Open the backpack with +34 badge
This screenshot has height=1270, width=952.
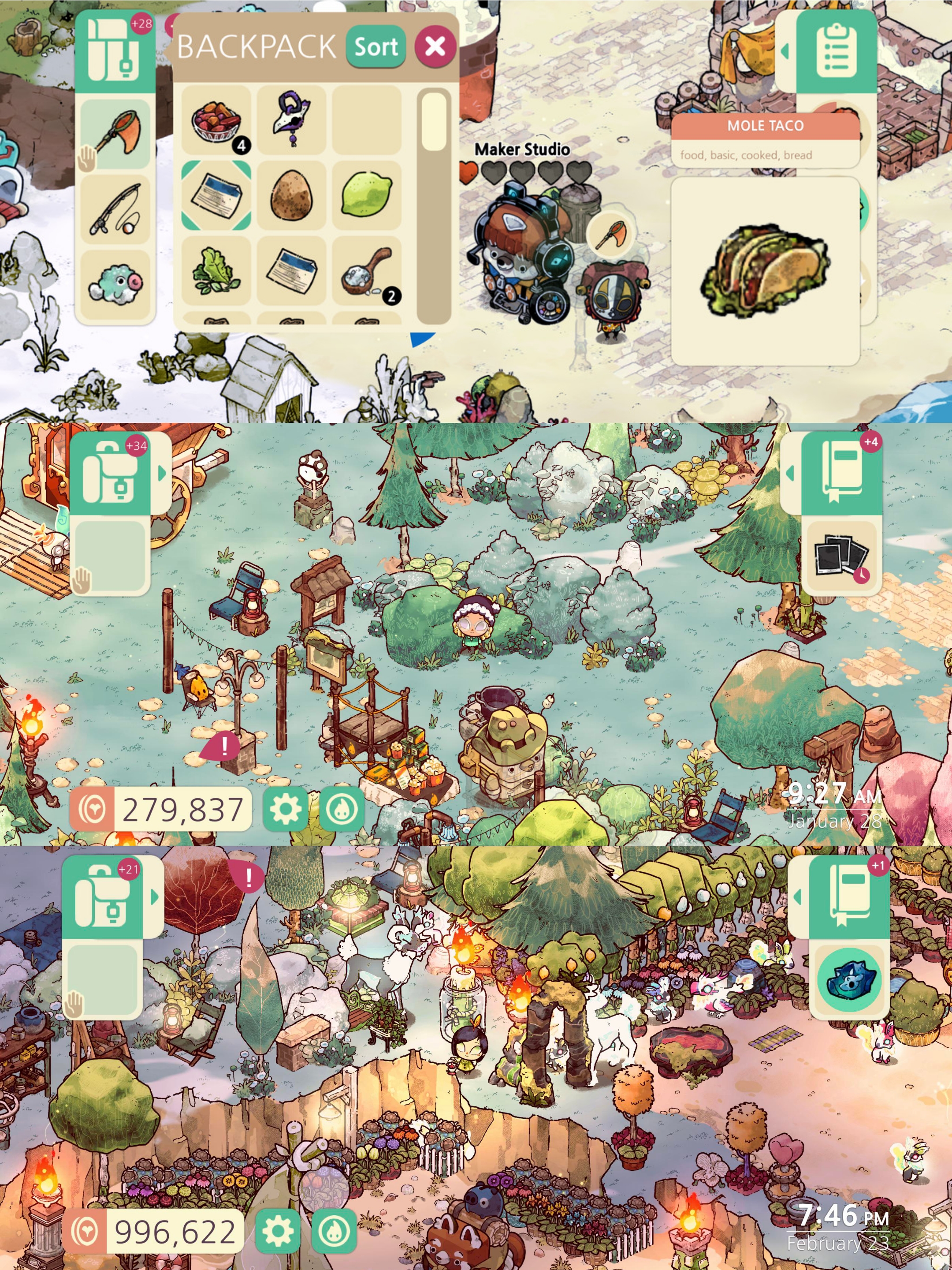(110, 474)
